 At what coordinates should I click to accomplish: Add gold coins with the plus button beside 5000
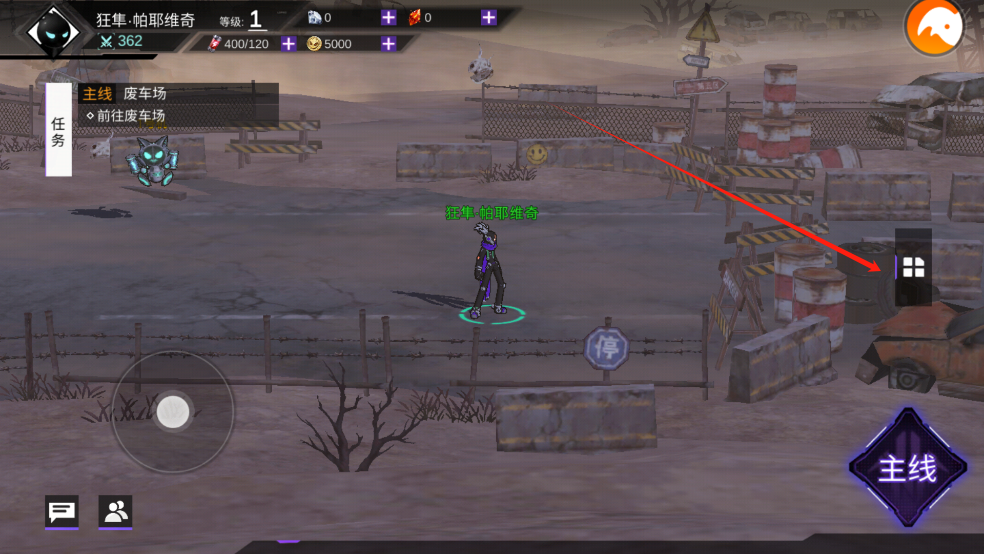tap(388, 43)
